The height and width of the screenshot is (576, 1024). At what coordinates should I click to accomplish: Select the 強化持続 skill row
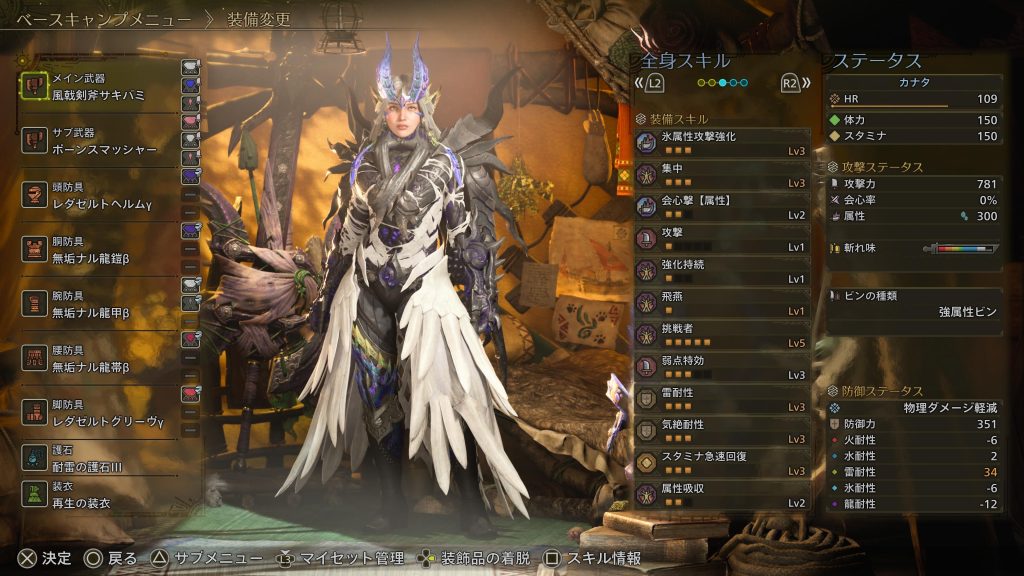[x=722, y=271]
